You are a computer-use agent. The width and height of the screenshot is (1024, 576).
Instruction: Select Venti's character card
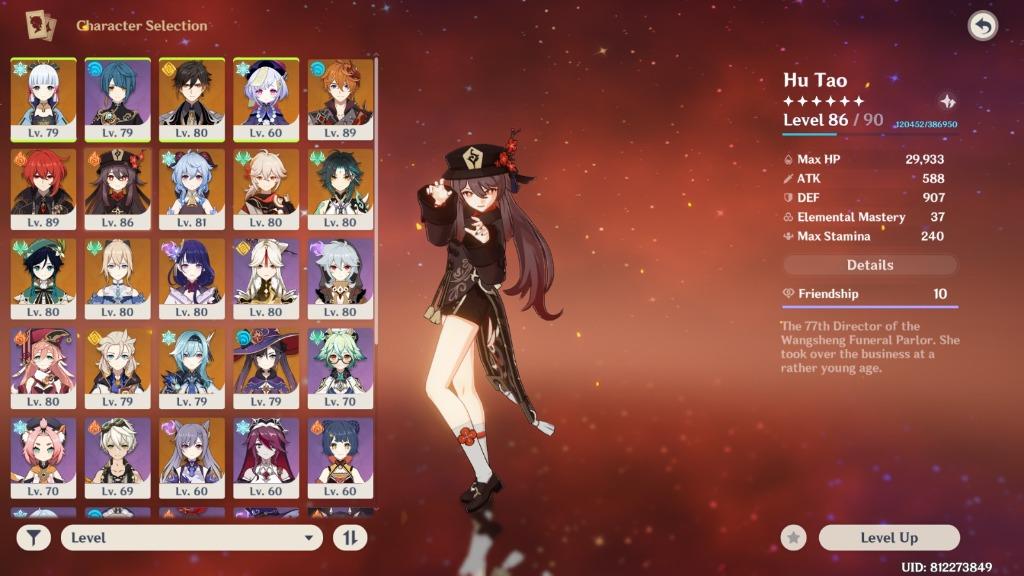coord(43,277)
